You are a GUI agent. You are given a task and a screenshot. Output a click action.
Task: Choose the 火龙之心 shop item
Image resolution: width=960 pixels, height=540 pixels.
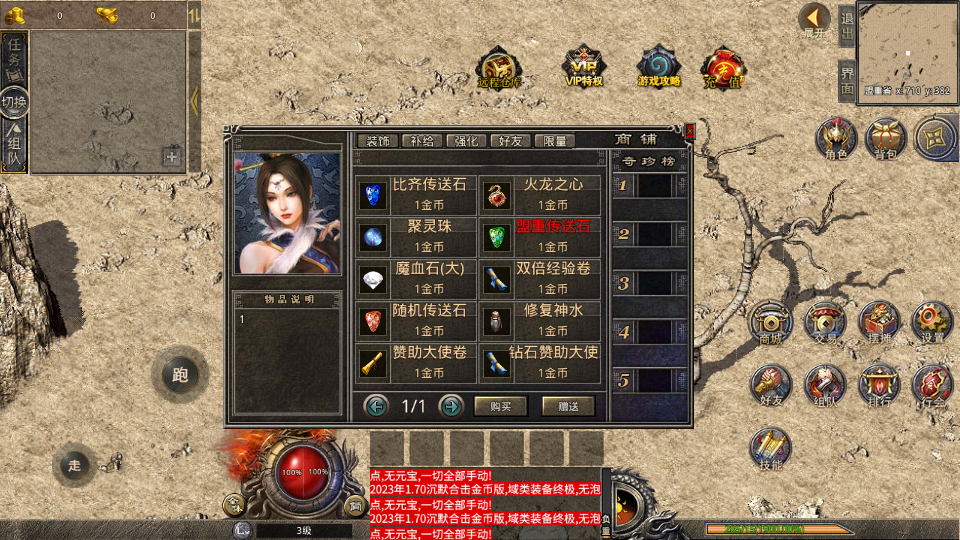[540, 194]
